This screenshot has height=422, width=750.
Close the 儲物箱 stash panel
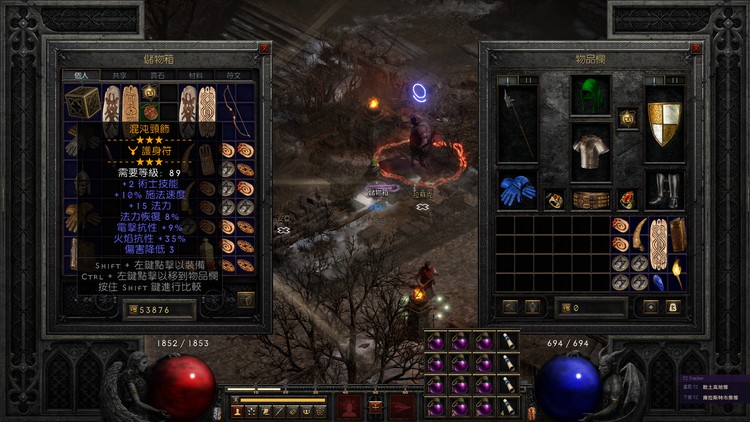(263, 48)
